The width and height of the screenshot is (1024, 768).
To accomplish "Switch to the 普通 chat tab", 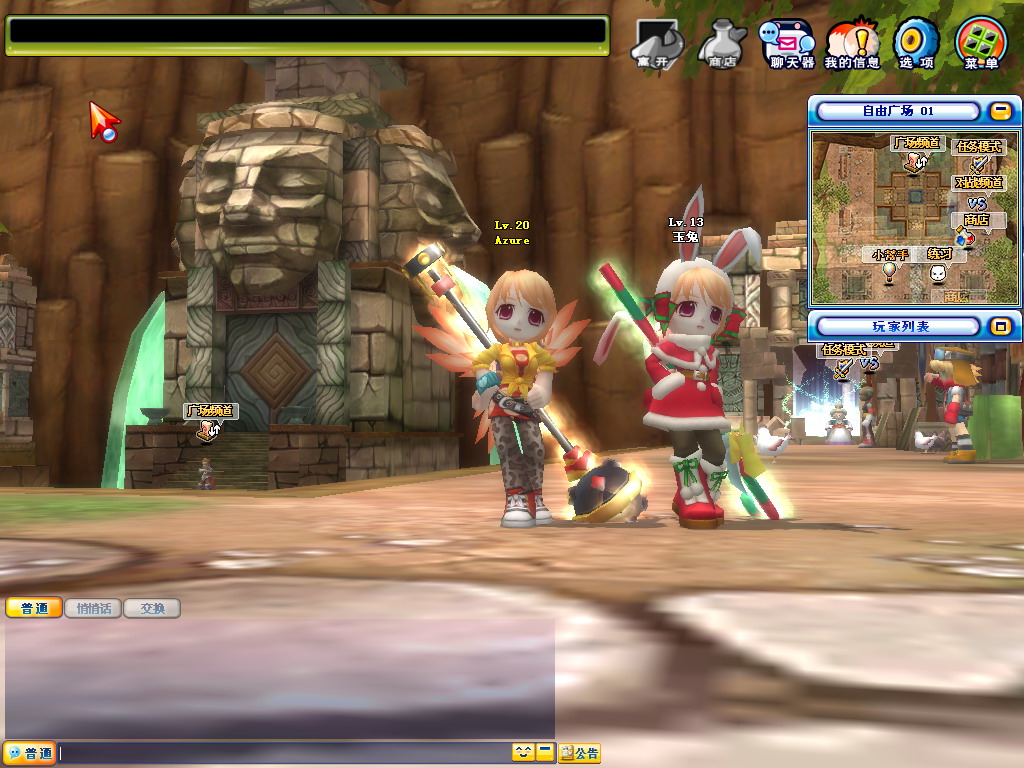I will click(x=34, y=608).
